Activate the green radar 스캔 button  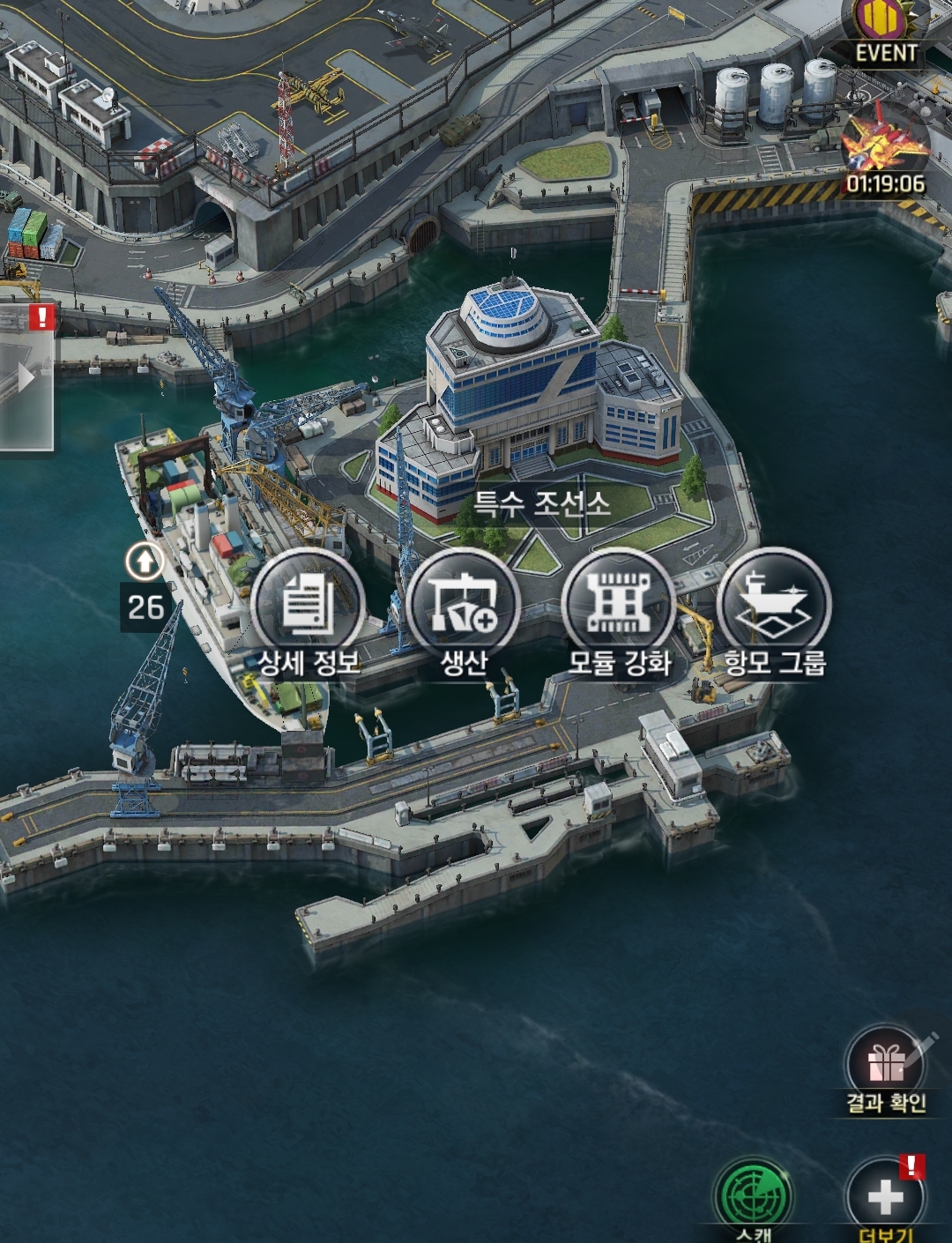point(755,1199)
